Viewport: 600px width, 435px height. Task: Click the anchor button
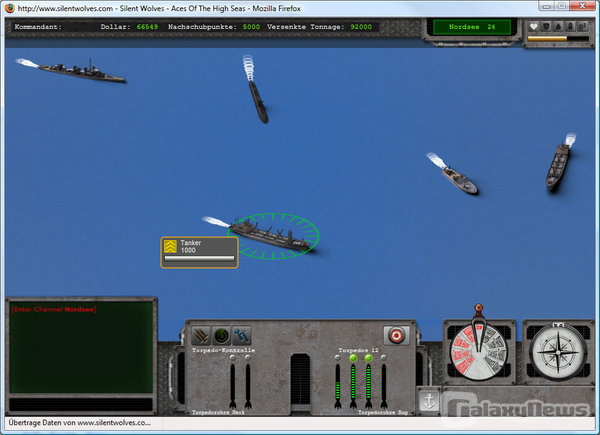[x=429, y=400]
